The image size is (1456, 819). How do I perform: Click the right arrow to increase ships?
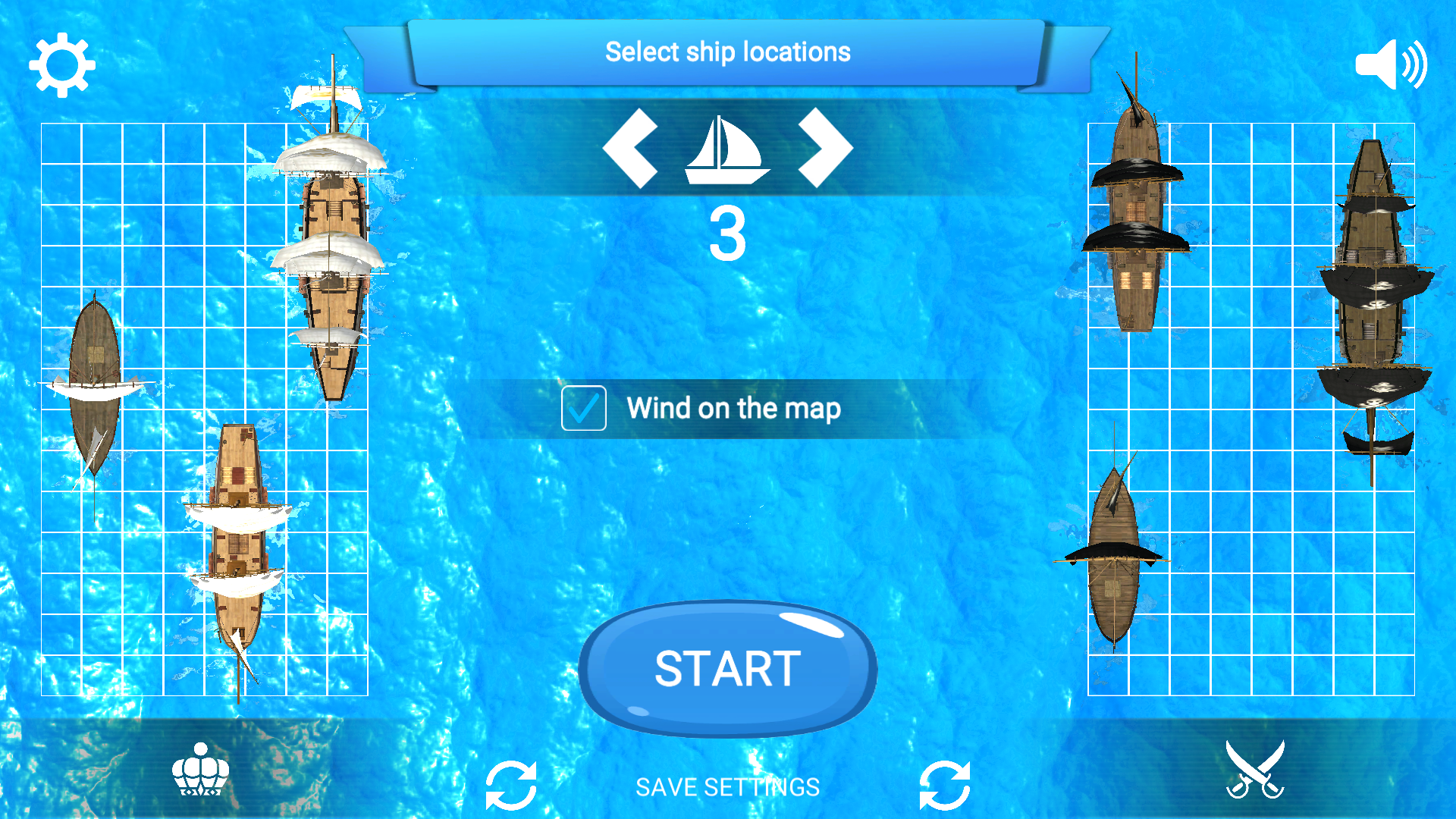[824, 149]
